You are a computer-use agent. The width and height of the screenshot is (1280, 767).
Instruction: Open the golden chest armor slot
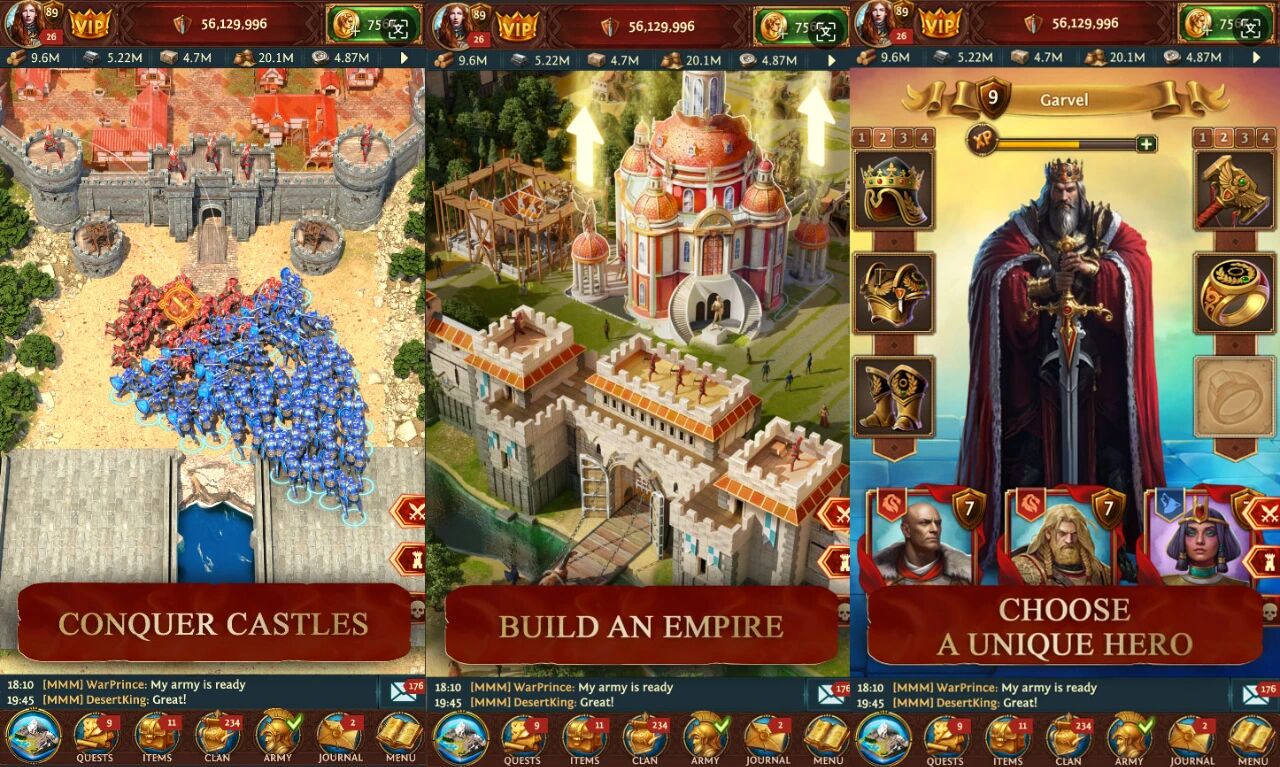pyautogui.click(x=893, y=293)
